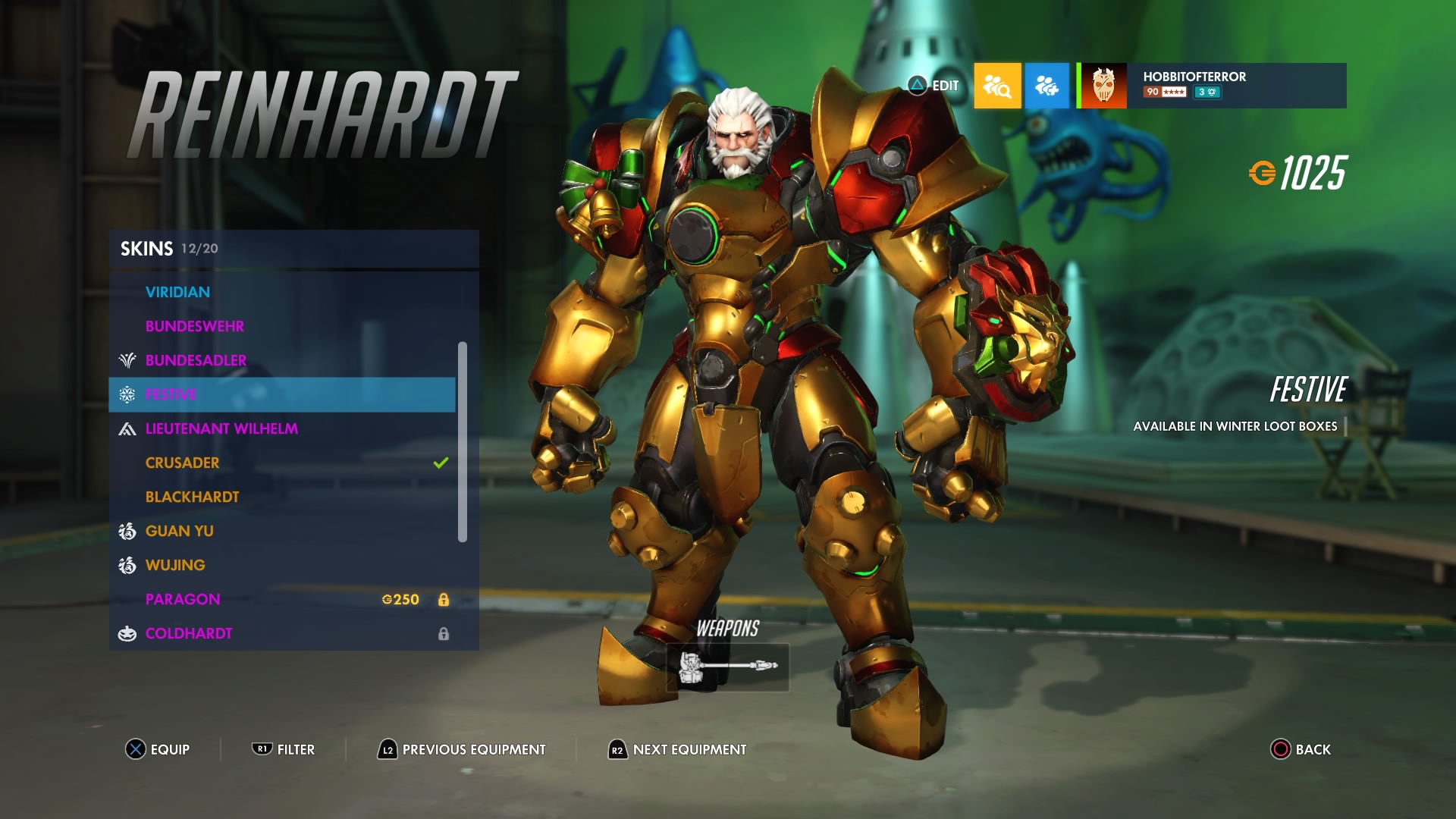Image resolution: width=1456 pixels, height=819 pixels.
Task: Click the skins list scrollbar
Action: pyautogui.click(x=463, y=442)
